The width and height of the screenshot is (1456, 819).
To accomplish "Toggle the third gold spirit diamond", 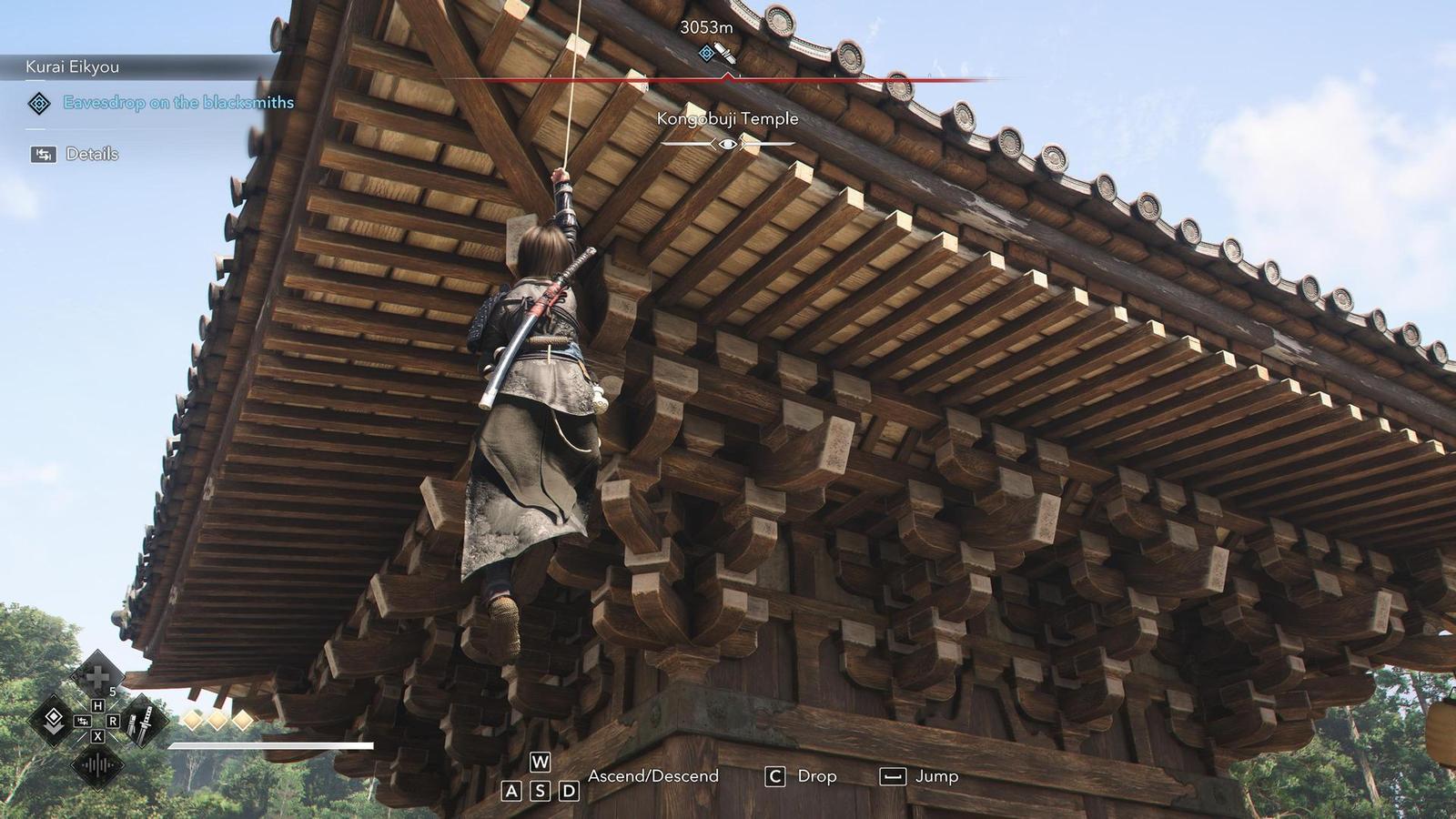I will click(243, 721).
